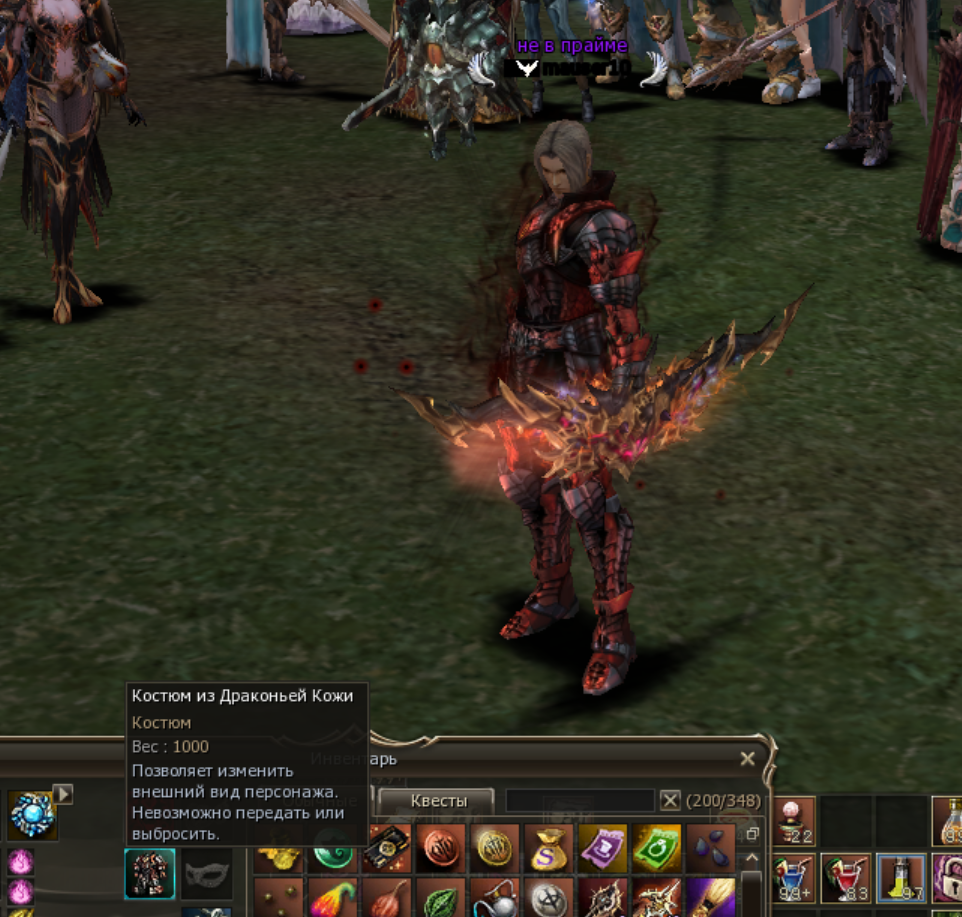Activate the padlock hotbar icon

pos(948,878)
